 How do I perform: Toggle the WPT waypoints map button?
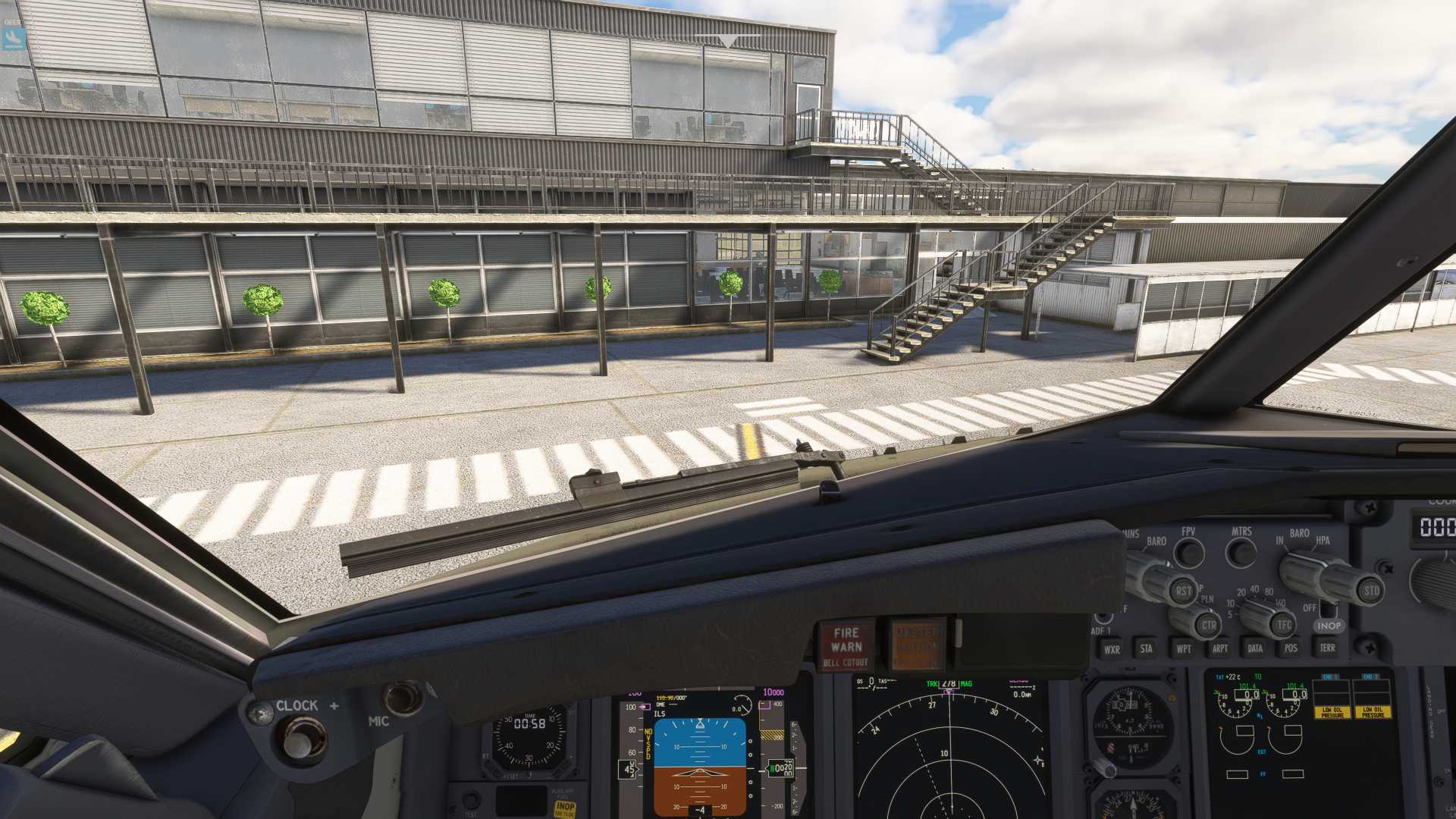pyautogui.click(x=1183, y=648)
